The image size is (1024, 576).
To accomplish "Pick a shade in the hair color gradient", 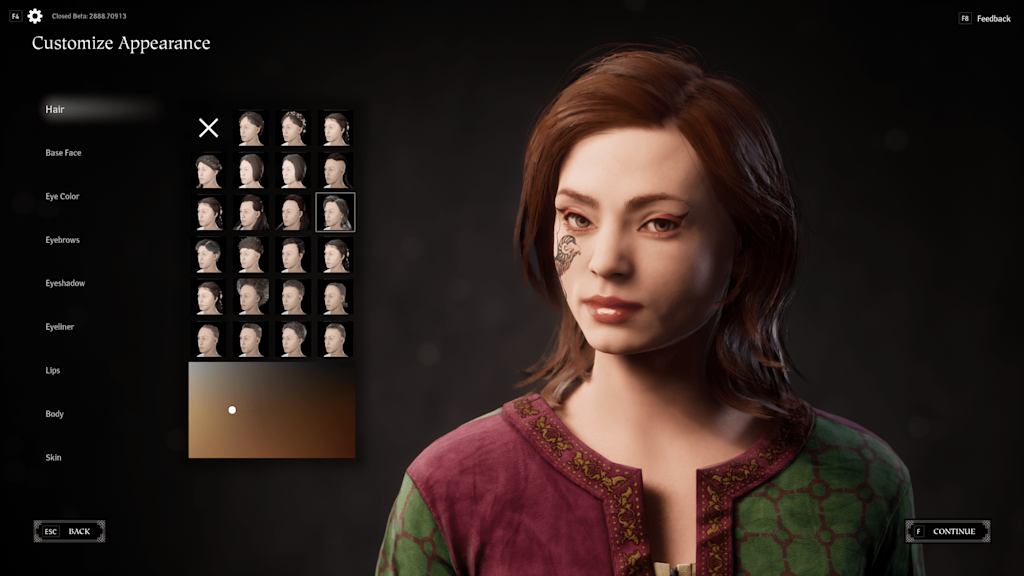I will pos(272,410).
